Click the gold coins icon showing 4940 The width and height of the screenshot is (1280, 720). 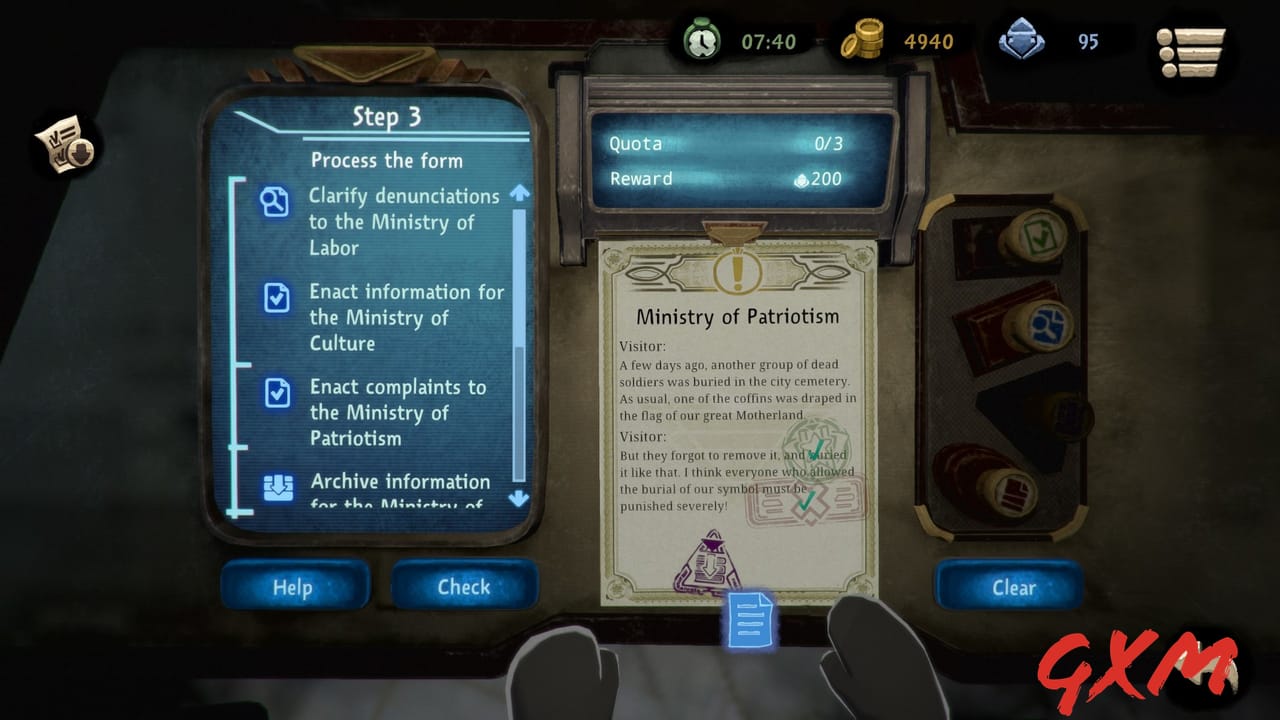(869, 41)
